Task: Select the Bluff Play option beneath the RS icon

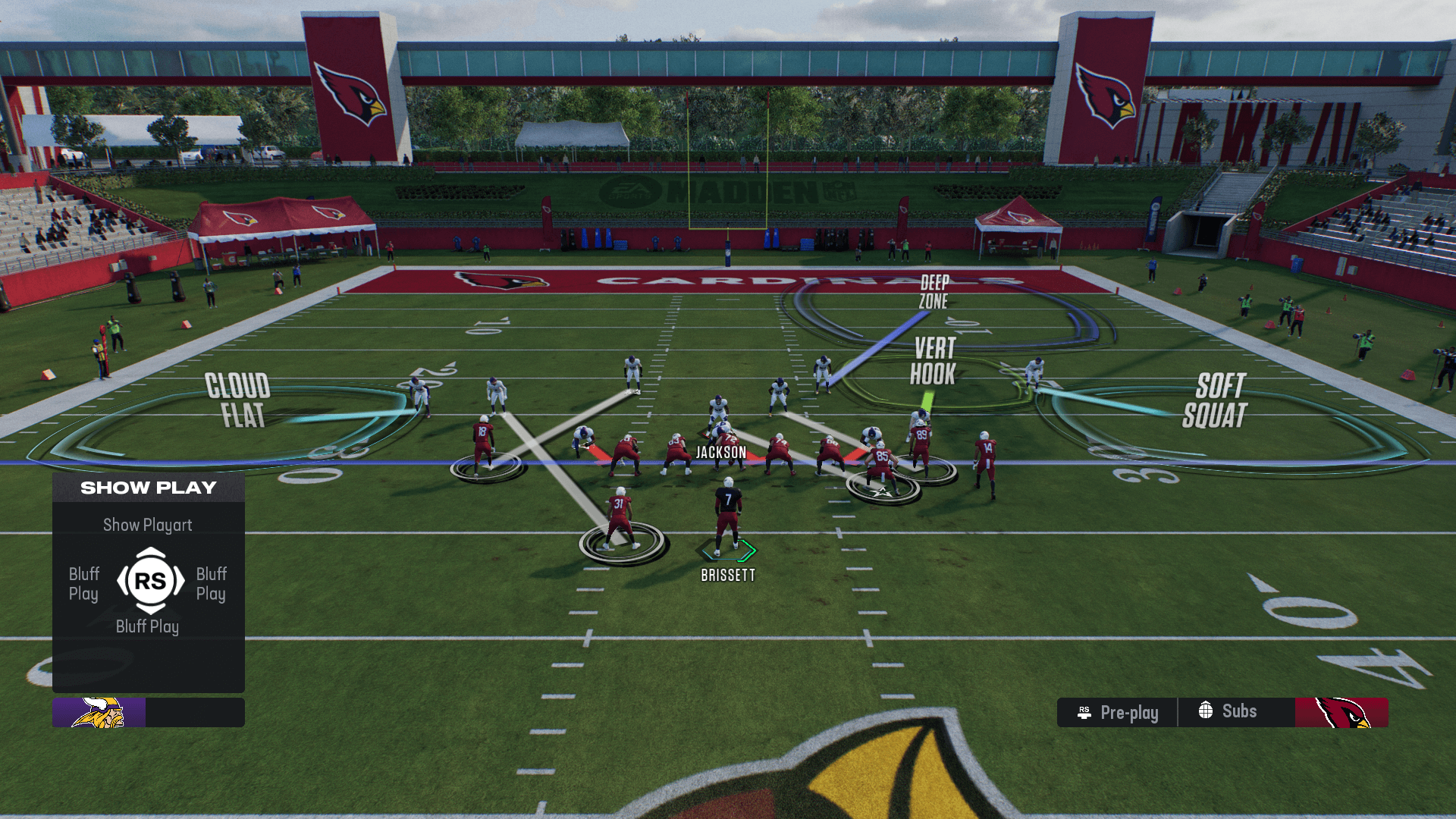Action: pyautogui.click(x=148, y=626)
